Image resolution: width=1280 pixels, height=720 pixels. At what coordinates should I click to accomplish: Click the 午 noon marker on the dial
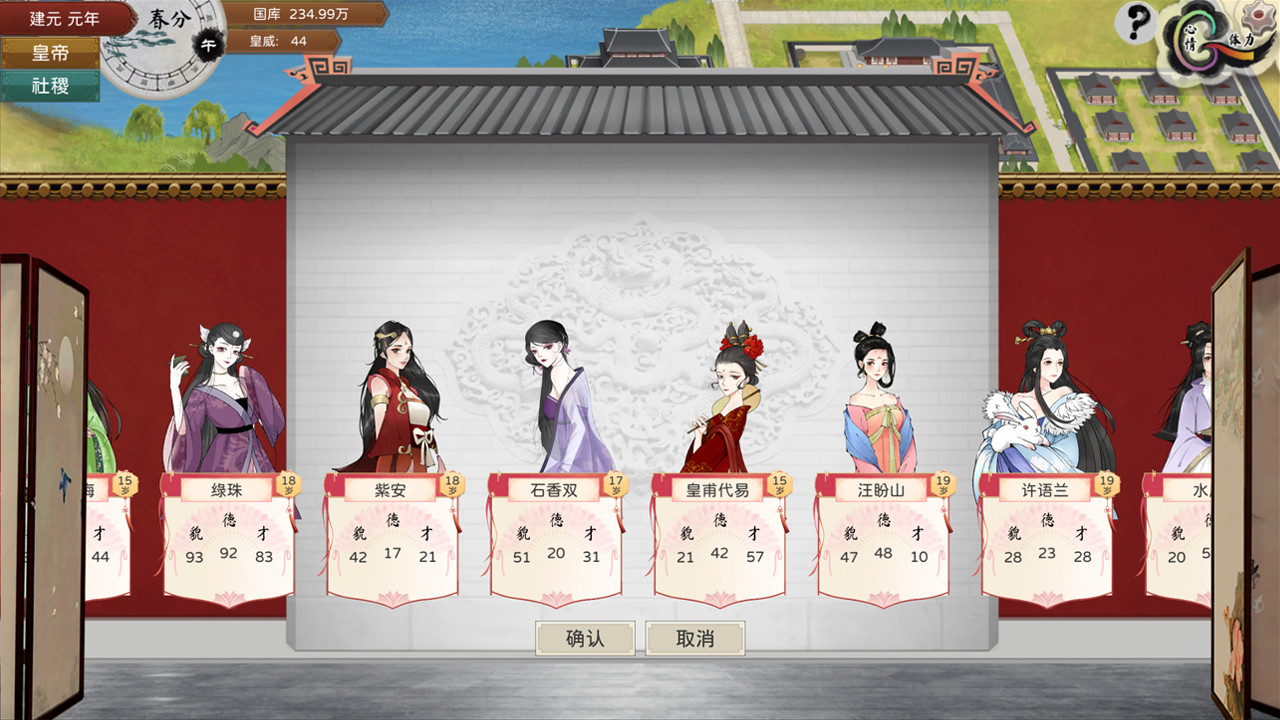tap(208, 42)
